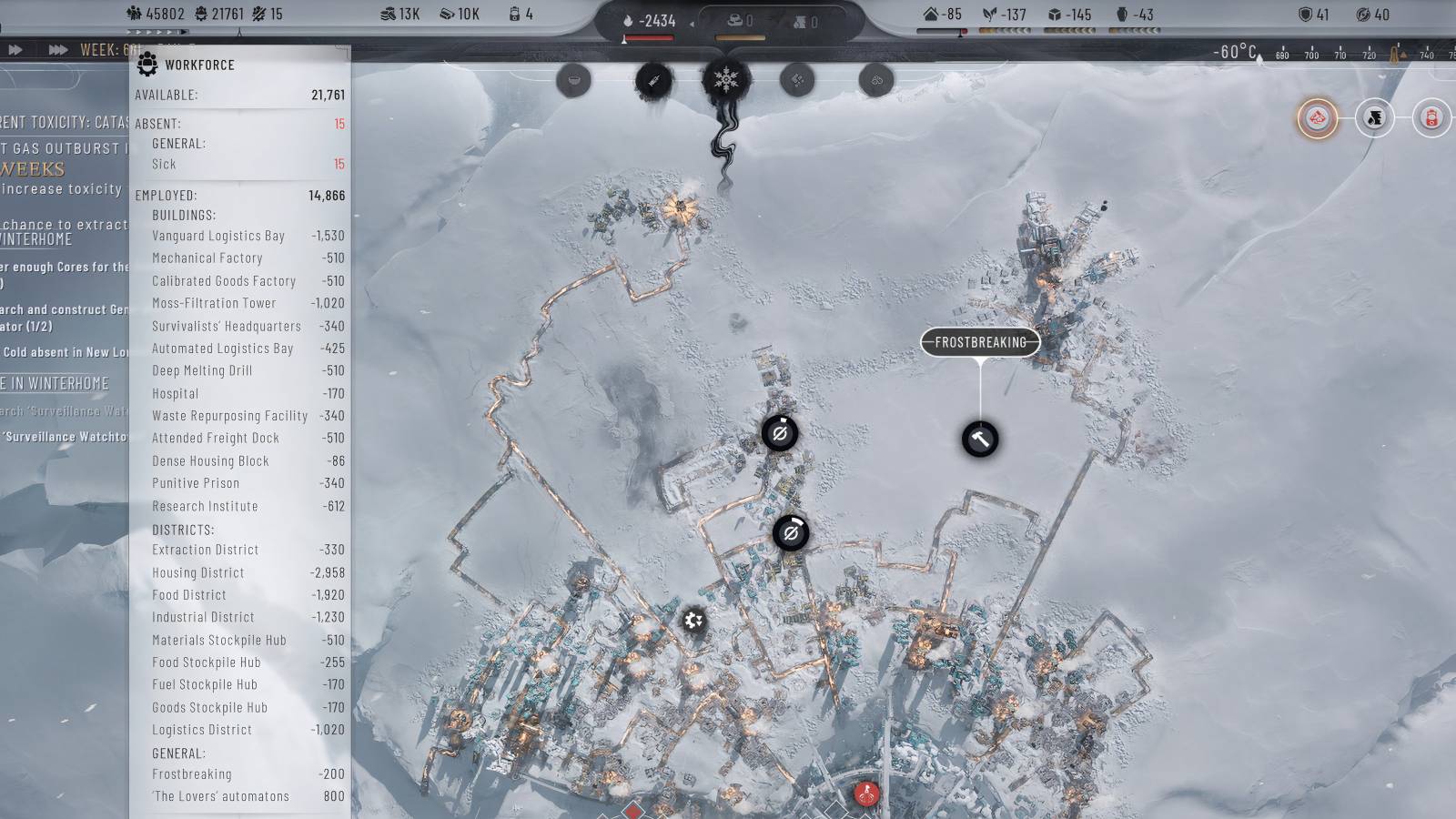The width and height of the screenshot is (1456, 819).
Task: Click the WEEK: 60 timeline label
Action: click(105, 48)
